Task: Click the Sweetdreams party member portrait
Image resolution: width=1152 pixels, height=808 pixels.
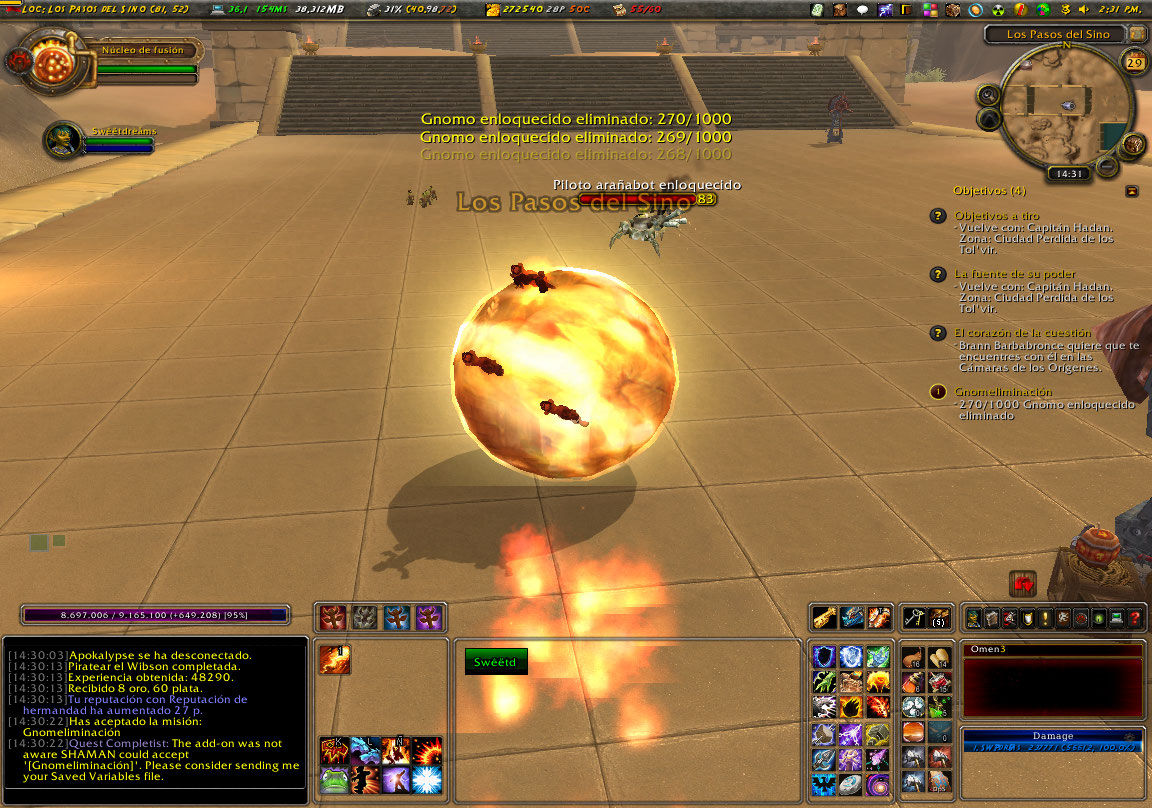Action: 63,140
